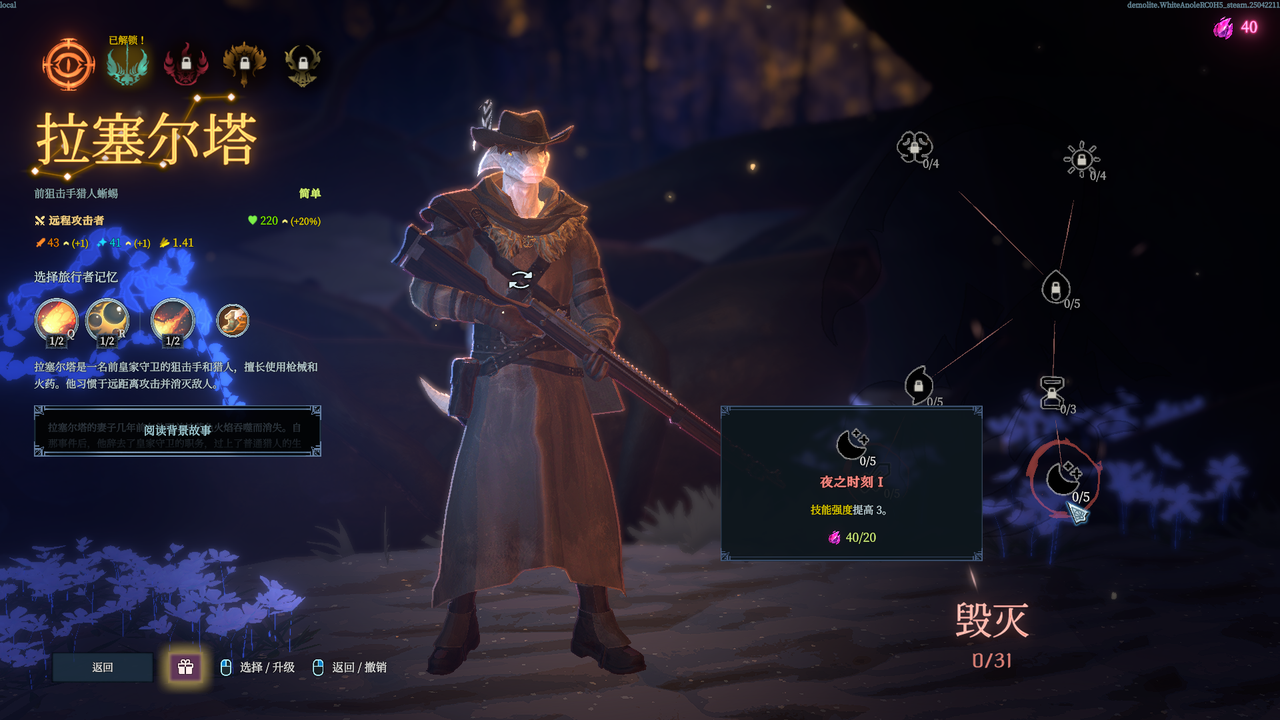The height and width of the screenshot is (720, 1280).
Task: Open the gift box rewards button
Action: pos(184,667)
